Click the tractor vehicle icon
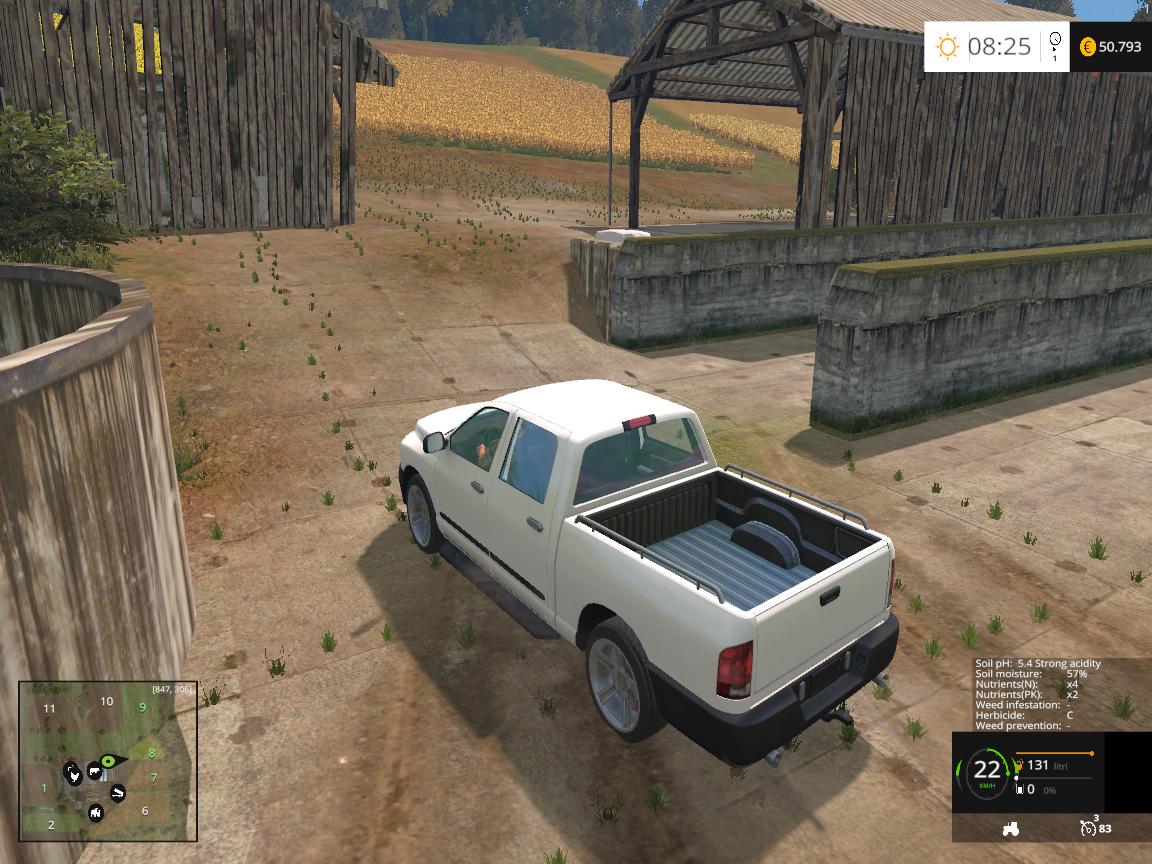The width and height of the screenshot is (1152, 864). 1010,828
